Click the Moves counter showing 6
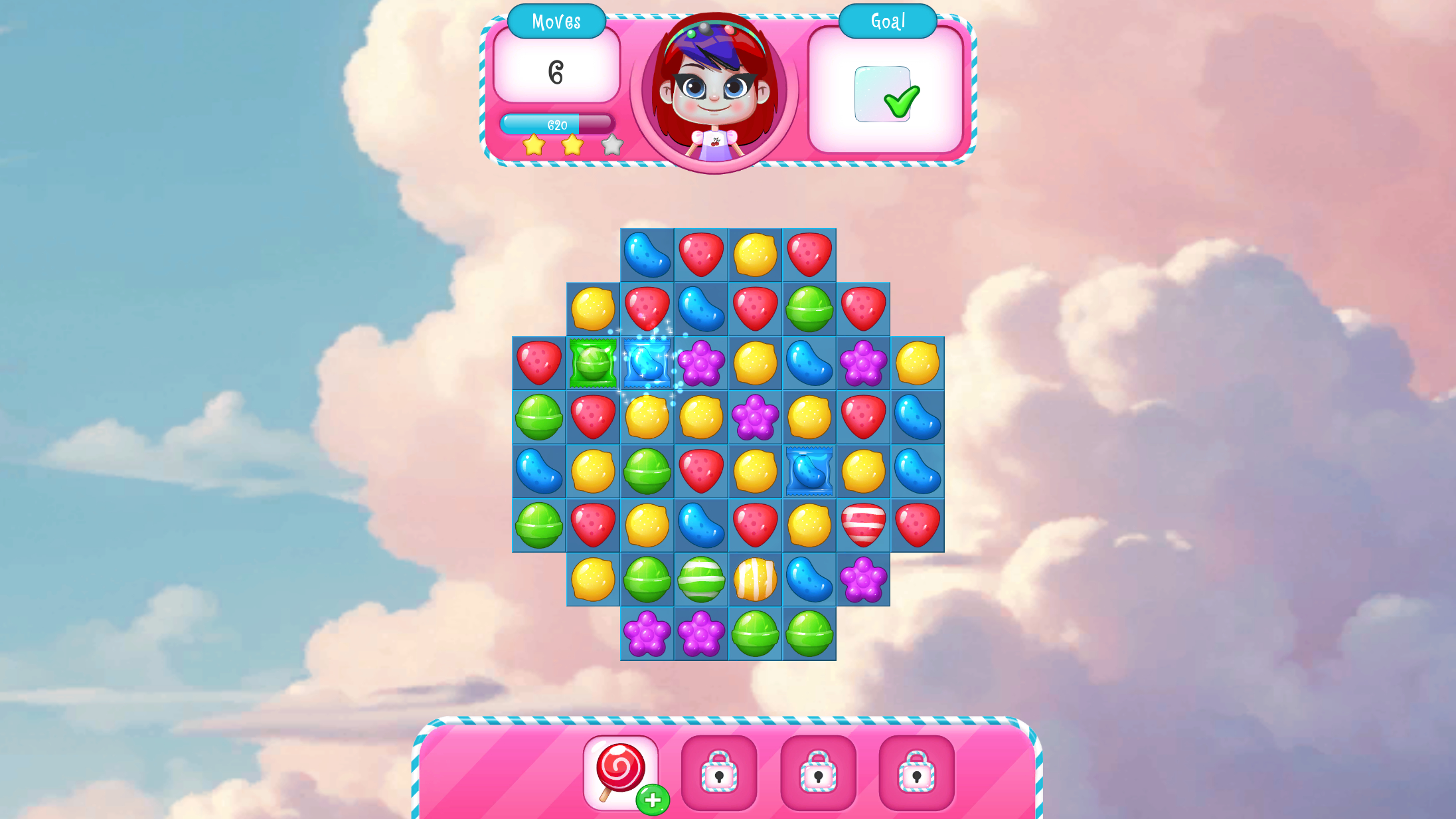Image resolution: width=1456 pixels, height=819 pixels. click(x=556, y=71)
